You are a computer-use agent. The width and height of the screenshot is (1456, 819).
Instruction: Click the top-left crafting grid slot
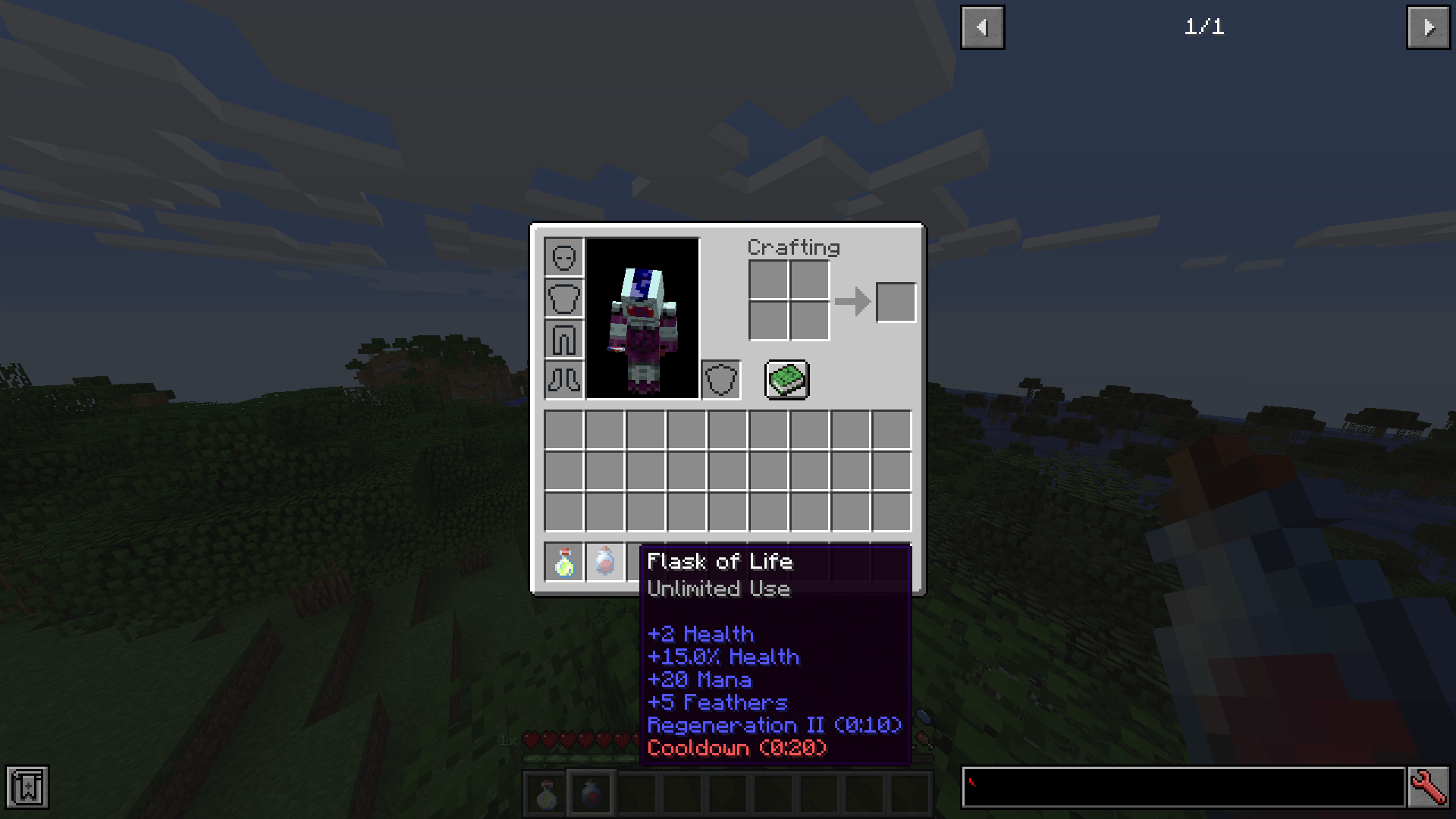tap(769, 281)
